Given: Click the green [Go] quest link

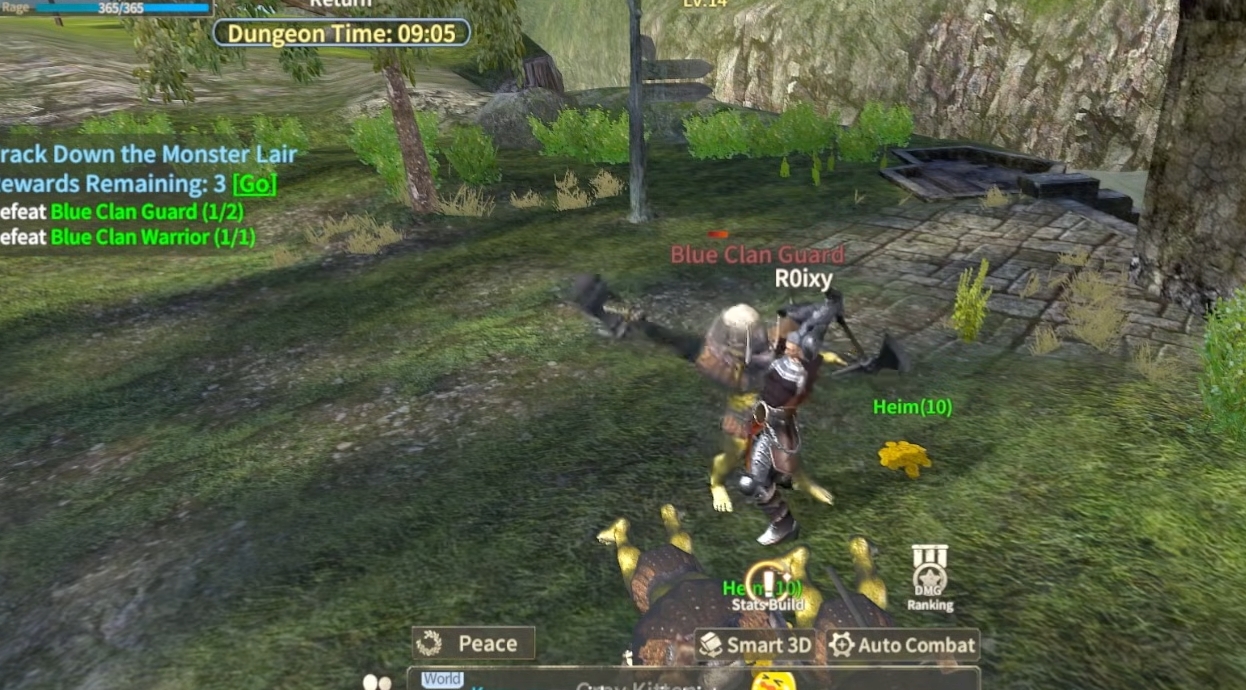Looking at the screenshot, I should (254, 184).
